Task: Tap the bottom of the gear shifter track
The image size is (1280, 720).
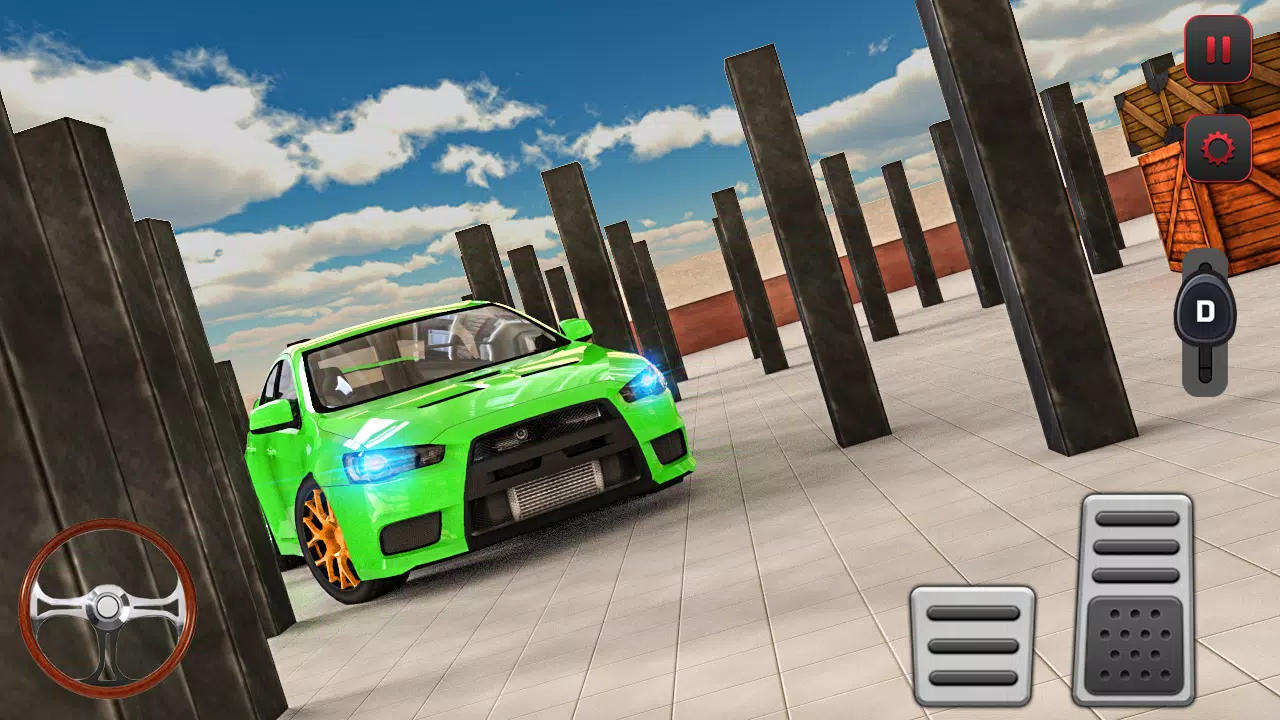Action: tap(1205, 375)
